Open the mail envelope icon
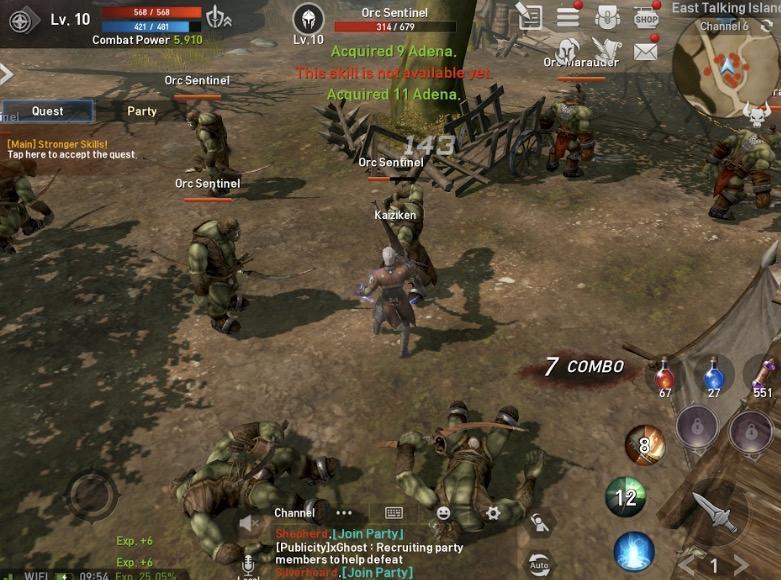Screen dimensions: 781x580 646,50
